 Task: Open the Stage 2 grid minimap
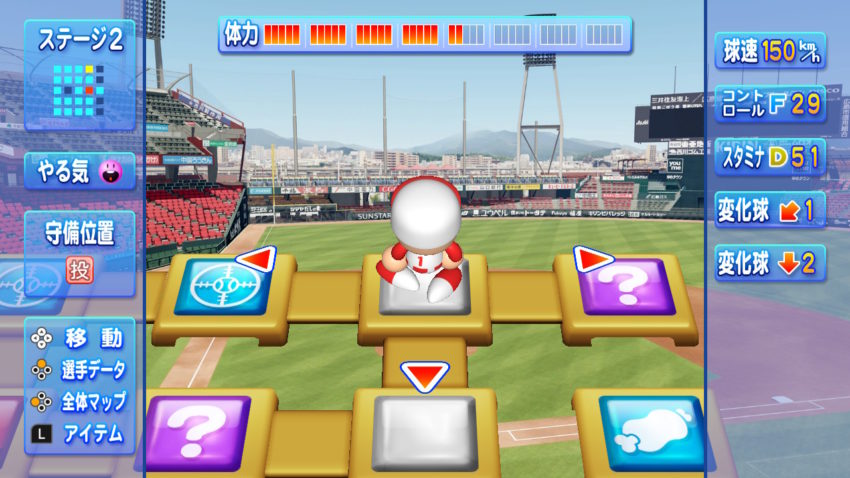tap(74, 90)
